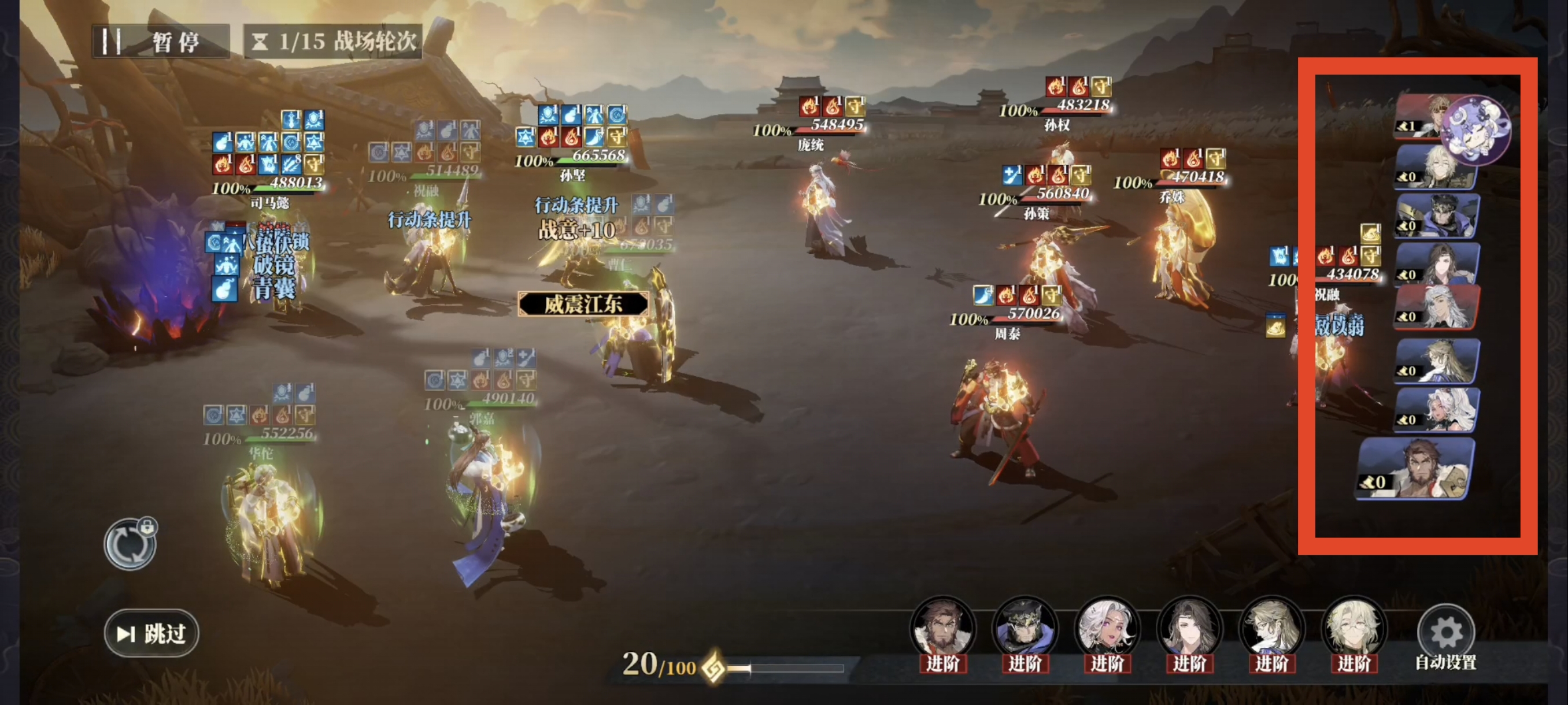Choose the large bearded hero turn order card
The height and width of the screenshot is (705, 1568).
point(1416,469)
